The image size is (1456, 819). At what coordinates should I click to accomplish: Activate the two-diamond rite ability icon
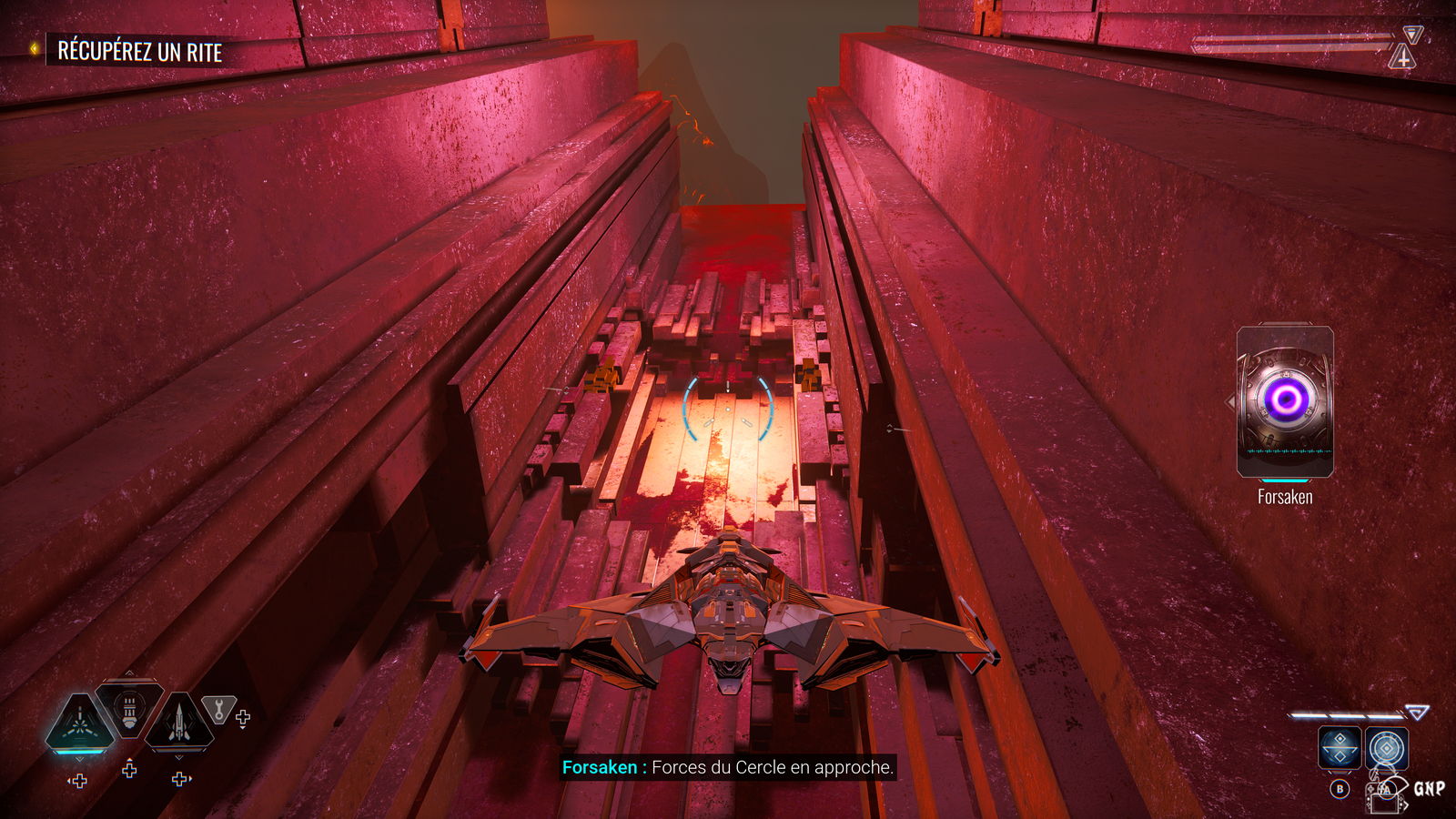click(1340, 749)
